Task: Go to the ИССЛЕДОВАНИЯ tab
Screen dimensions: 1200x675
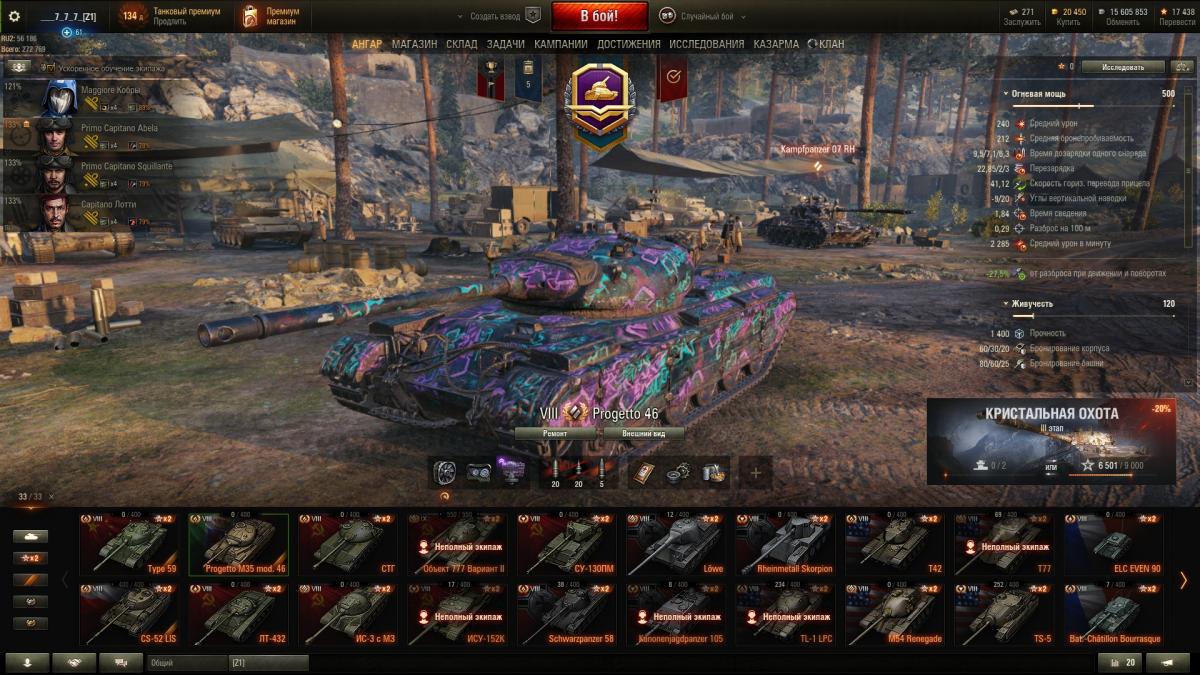Action: click(x=706, y=44)
